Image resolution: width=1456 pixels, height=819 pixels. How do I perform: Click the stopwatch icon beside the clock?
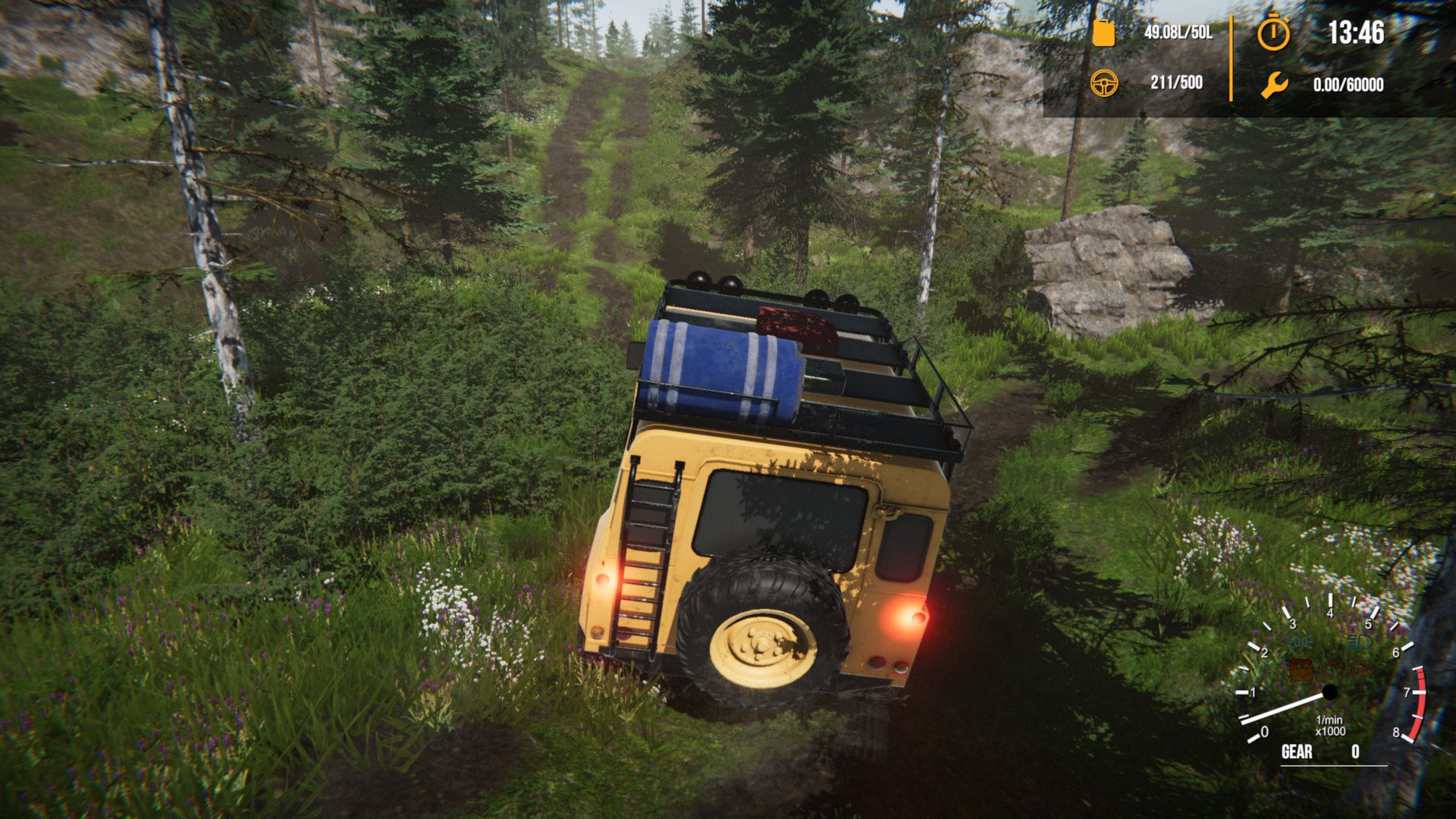[x=1273, y=33]
